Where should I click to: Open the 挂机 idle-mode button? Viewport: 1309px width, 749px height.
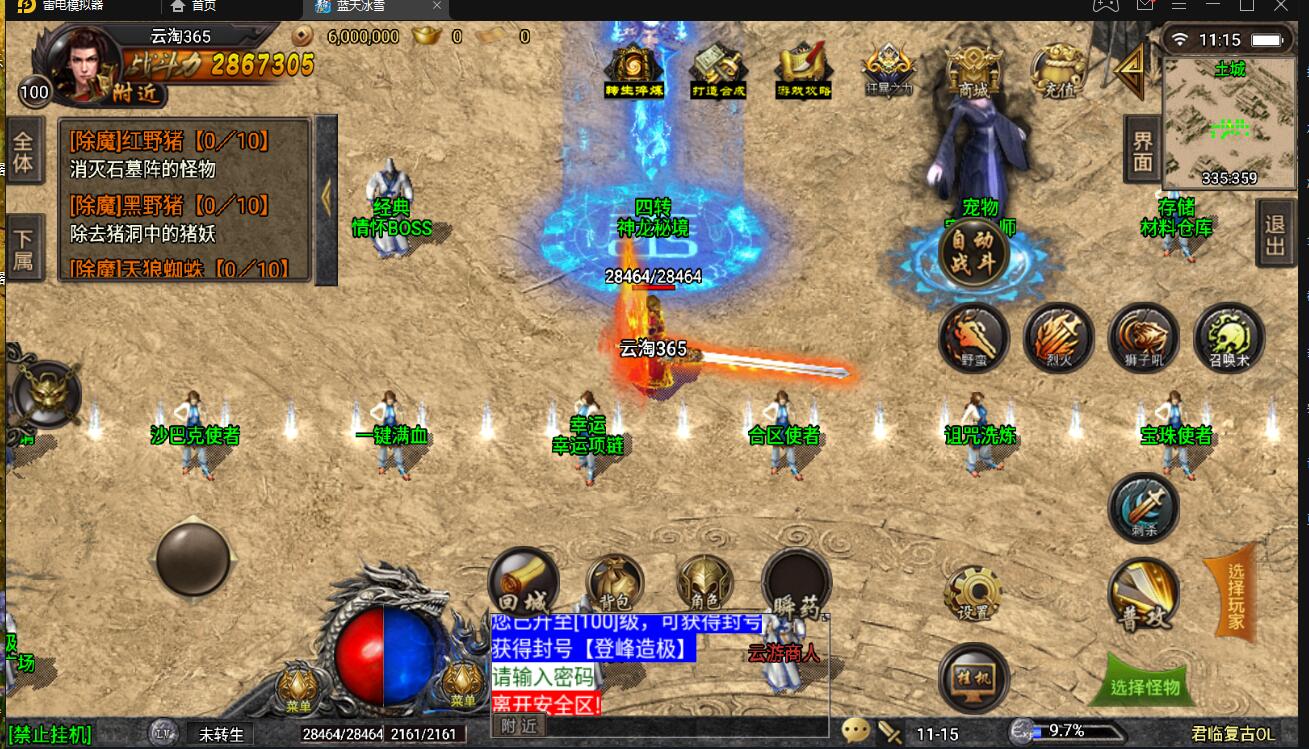point(973,679)
